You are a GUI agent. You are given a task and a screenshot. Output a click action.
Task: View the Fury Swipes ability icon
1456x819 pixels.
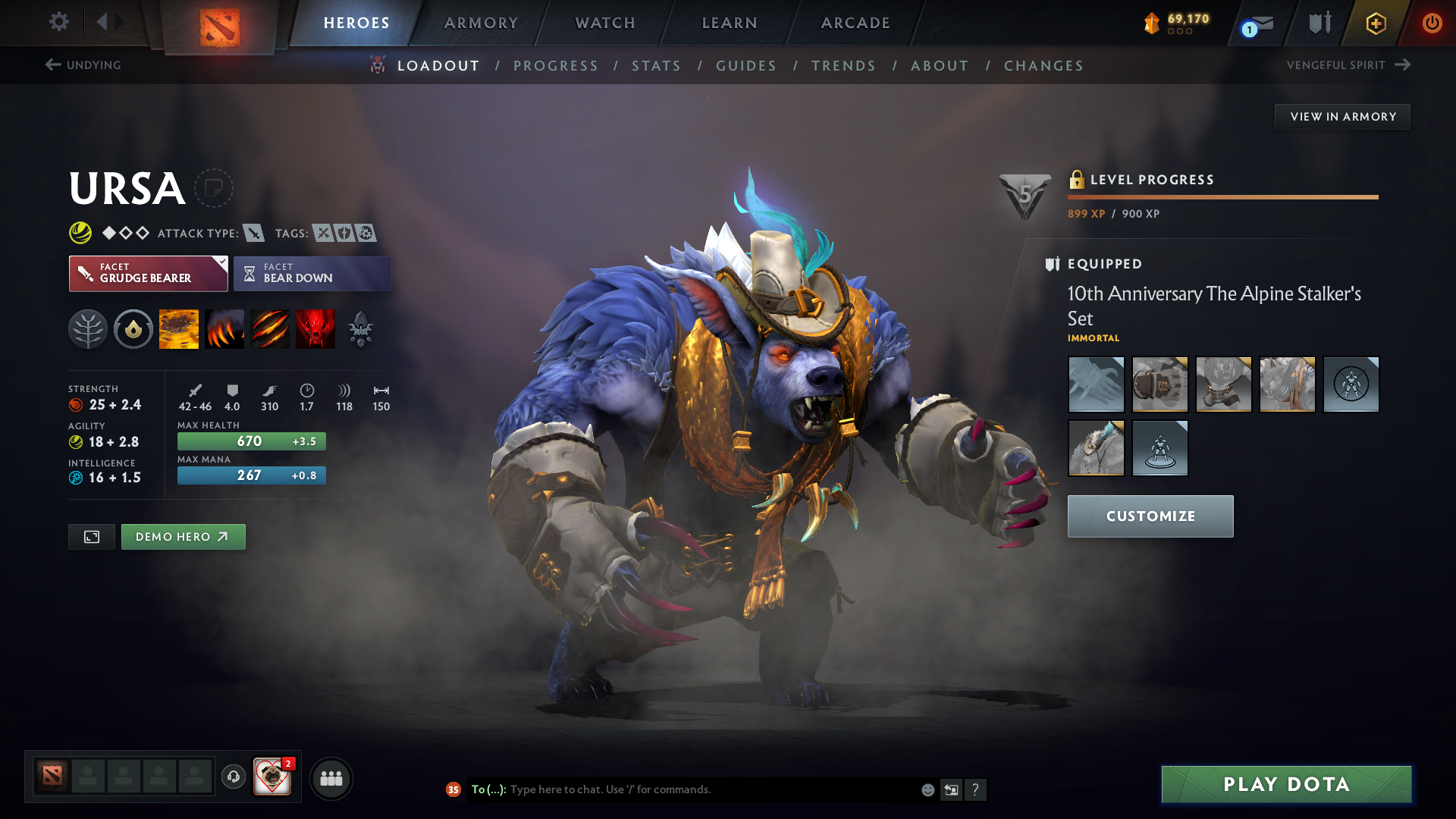(269, 328)
